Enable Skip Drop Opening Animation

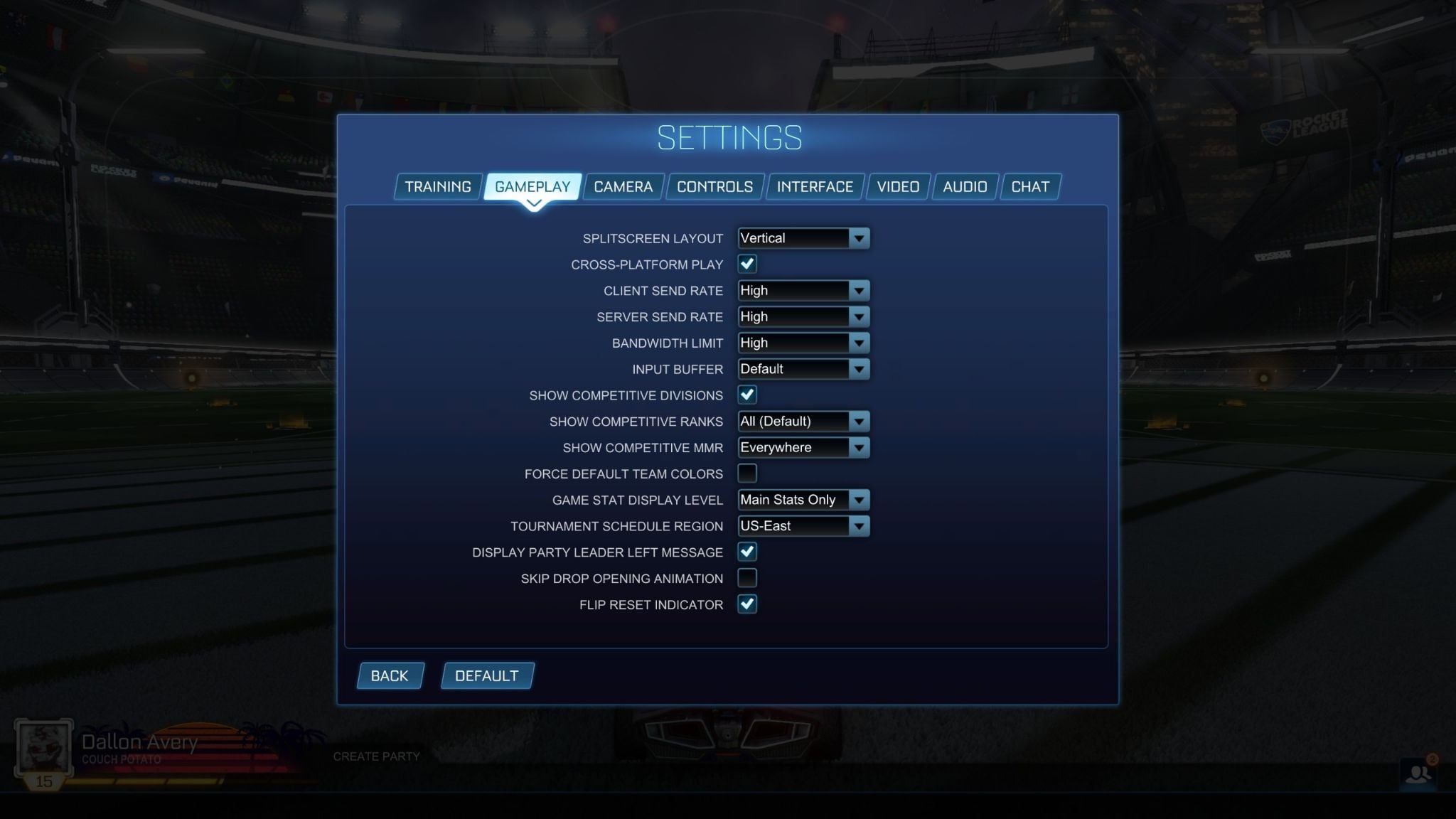[x=746, y=578]
